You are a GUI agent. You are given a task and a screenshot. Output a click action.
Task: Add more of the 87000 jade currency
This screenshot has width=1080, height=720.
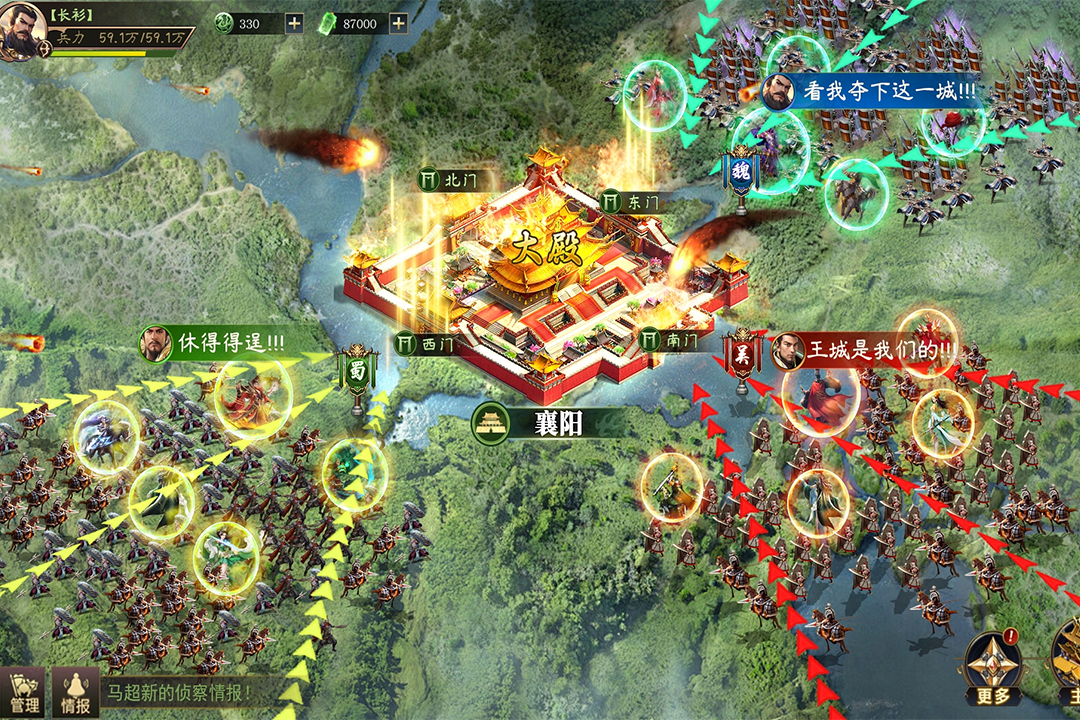click(398, 24)
